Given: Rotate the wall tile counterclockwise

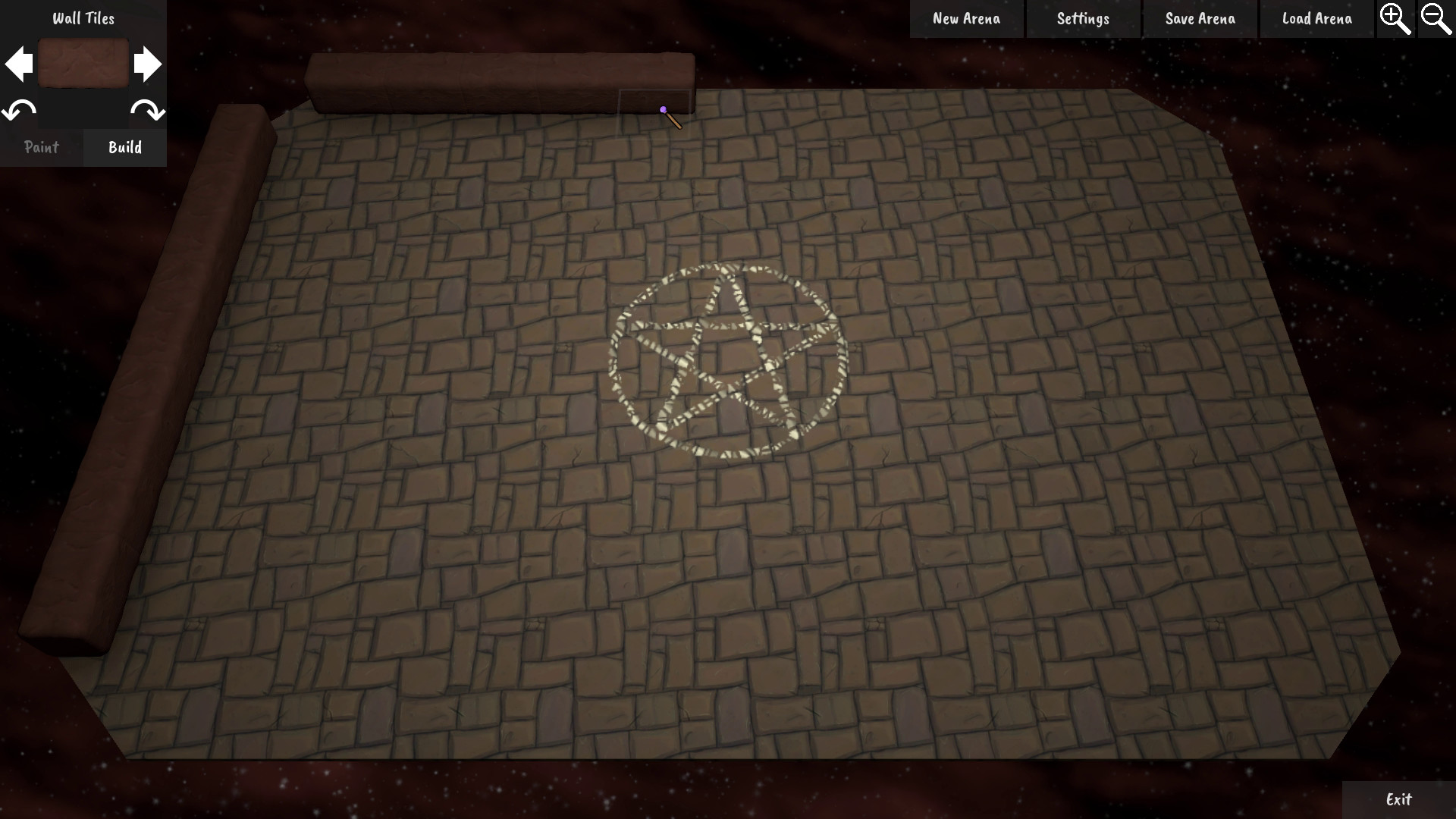Looking at the screenshot, I should [19, 111].
